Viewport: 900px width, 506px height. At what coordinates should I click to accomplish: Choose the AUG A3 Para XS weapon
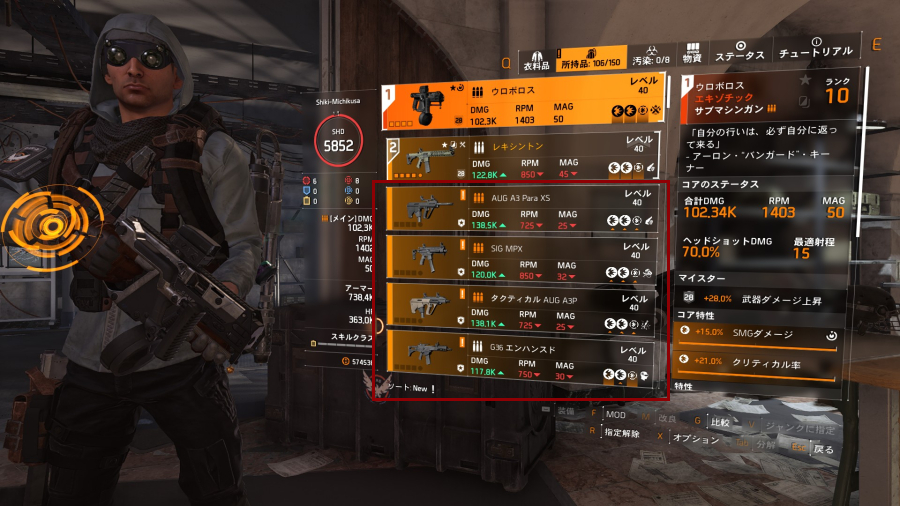520,208
